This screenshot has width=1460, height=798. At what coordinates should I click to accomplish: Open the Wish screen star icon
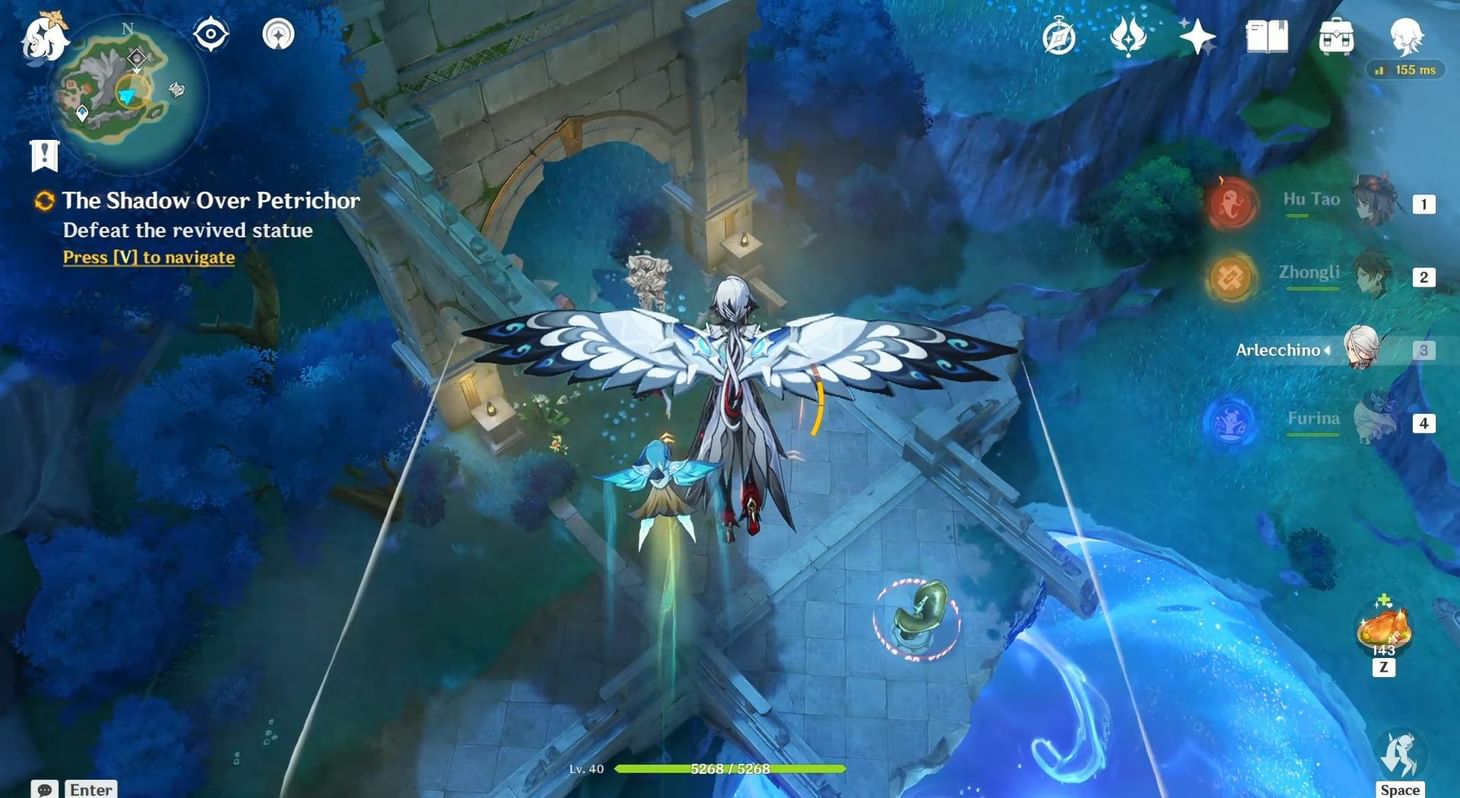1196,36
